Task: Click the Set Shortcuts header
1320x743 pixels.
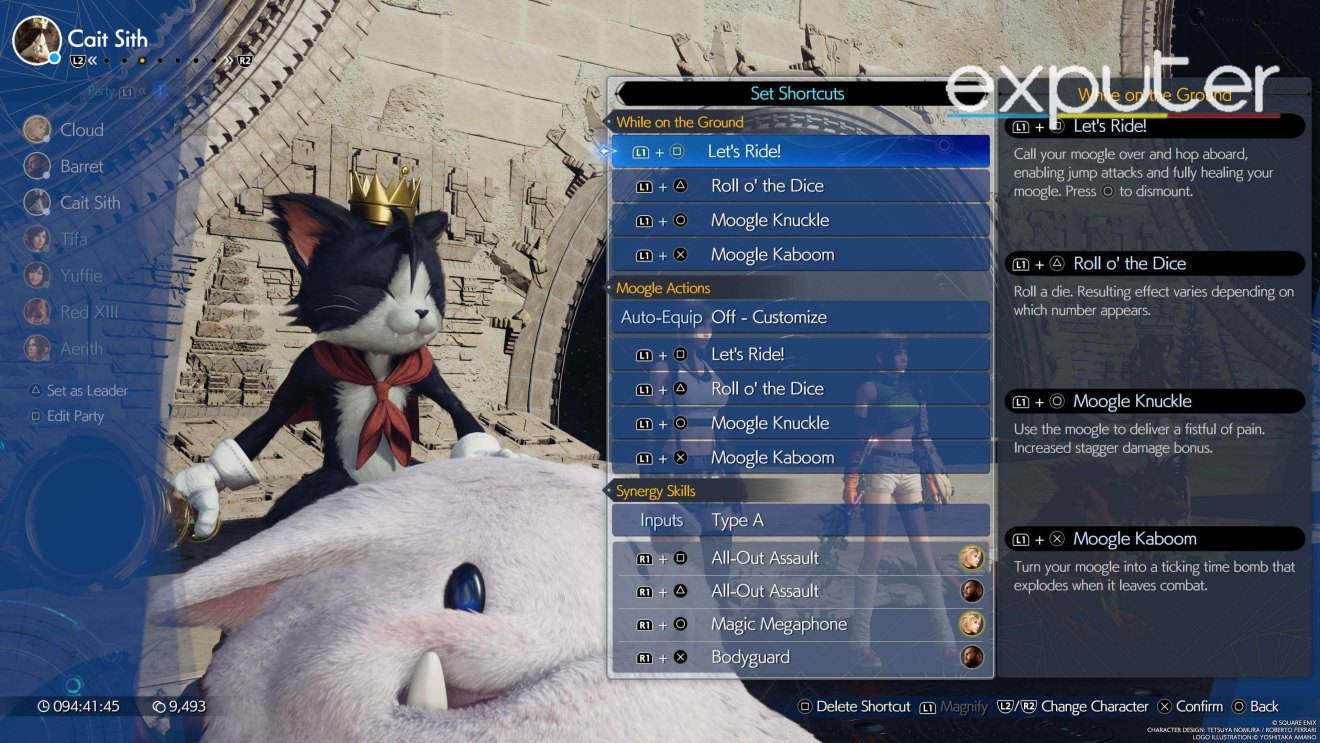Action: (799, 93)
